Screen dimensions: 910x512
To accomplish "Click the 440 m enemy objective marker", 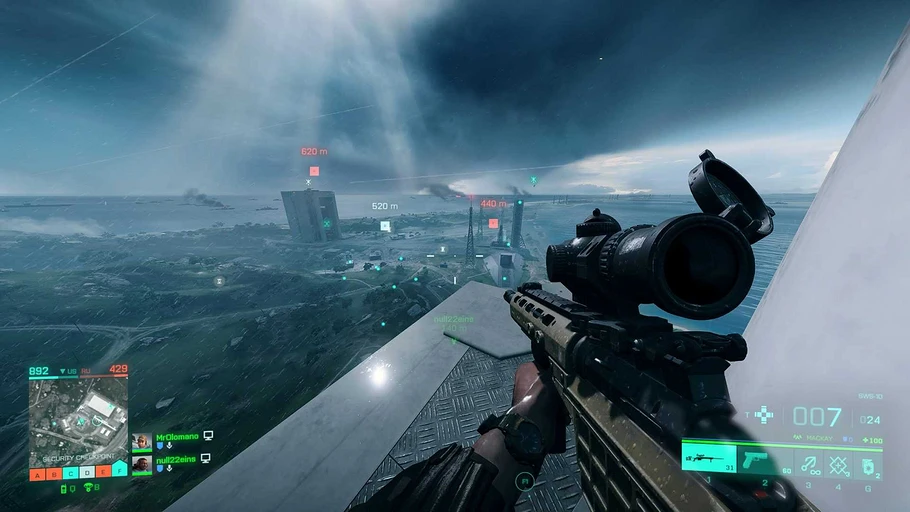I will pyautogui.click(x=493, y=223).
